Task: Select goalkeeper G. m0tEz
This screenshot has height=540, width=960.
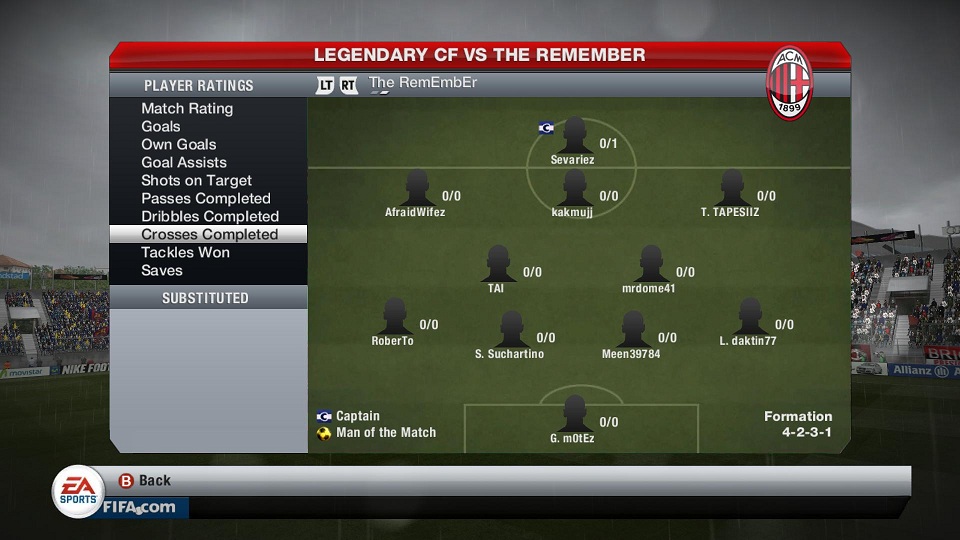Action: pyautogui.click(x=573, y=414)
